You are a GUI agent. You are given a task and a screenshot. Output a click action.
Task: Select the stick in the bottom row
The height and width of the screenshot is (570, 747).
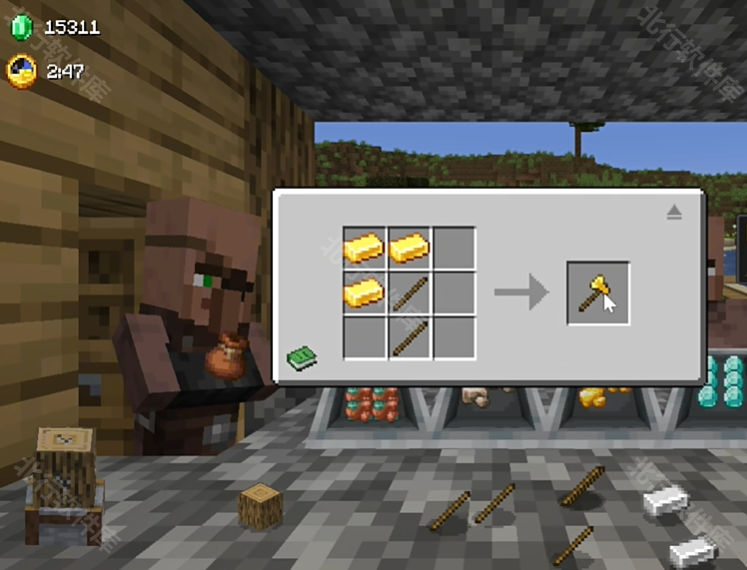pos(409,338)
